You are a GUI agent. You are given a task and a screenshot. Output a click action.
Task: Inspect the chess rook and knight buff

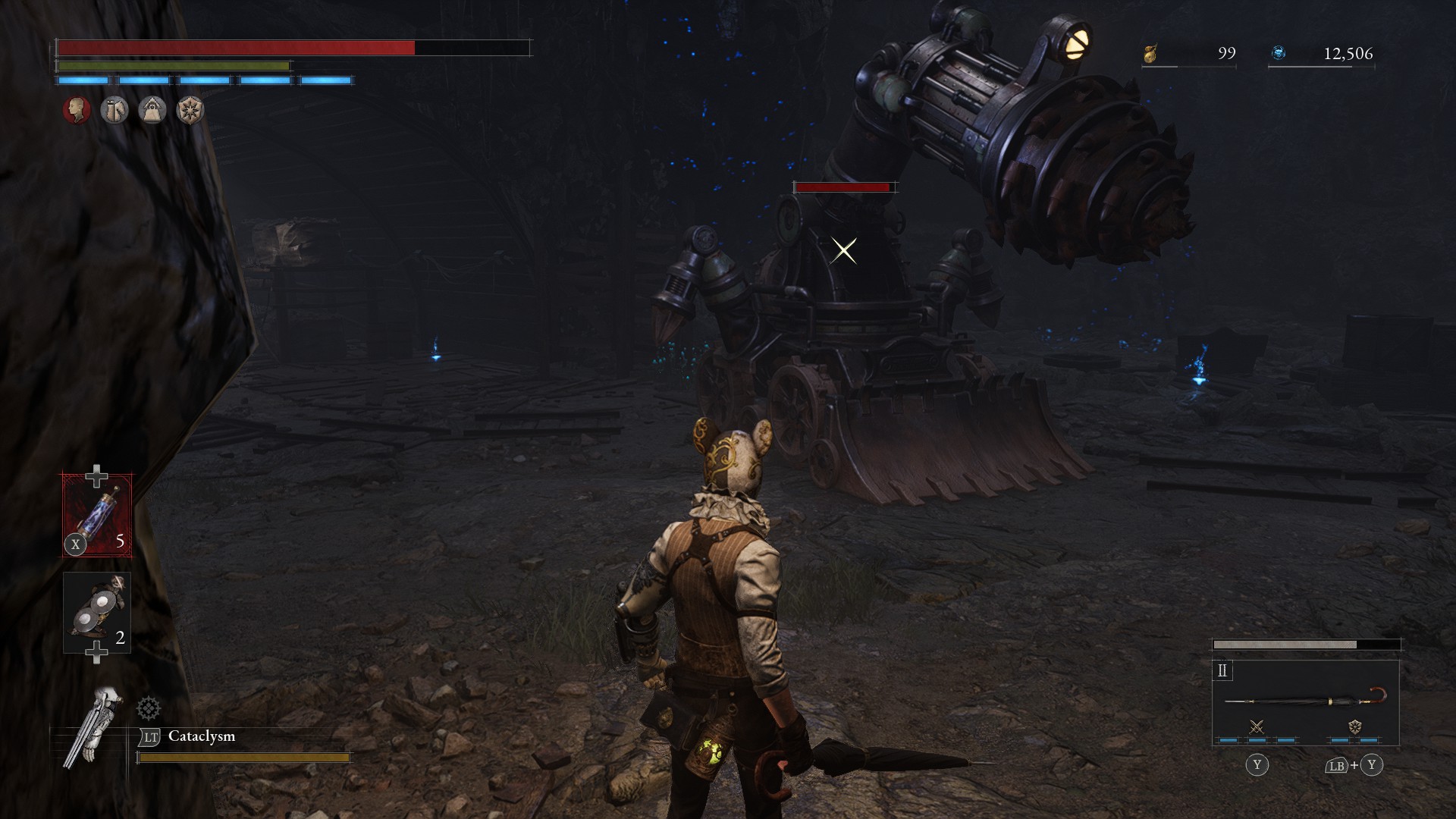click(x=115, y=111)
